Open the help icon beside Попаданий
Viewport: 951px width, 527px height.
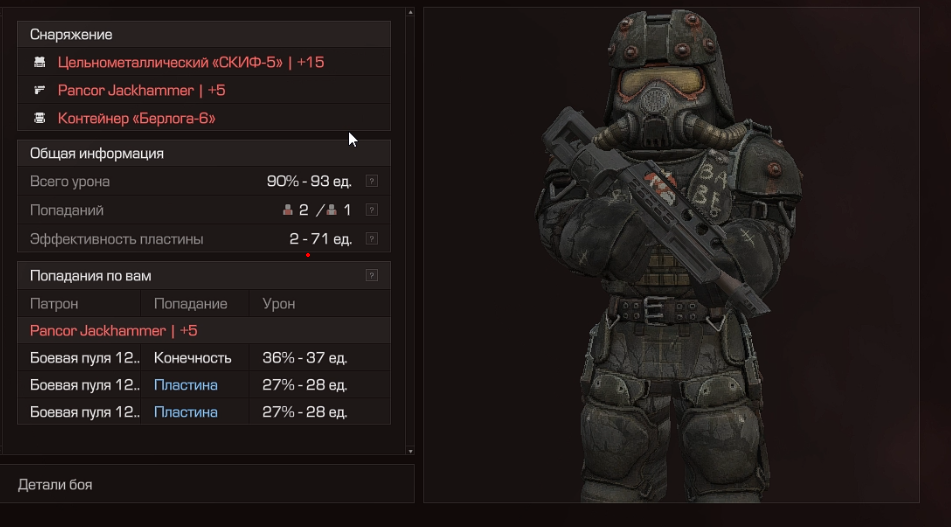pos(372,210)
